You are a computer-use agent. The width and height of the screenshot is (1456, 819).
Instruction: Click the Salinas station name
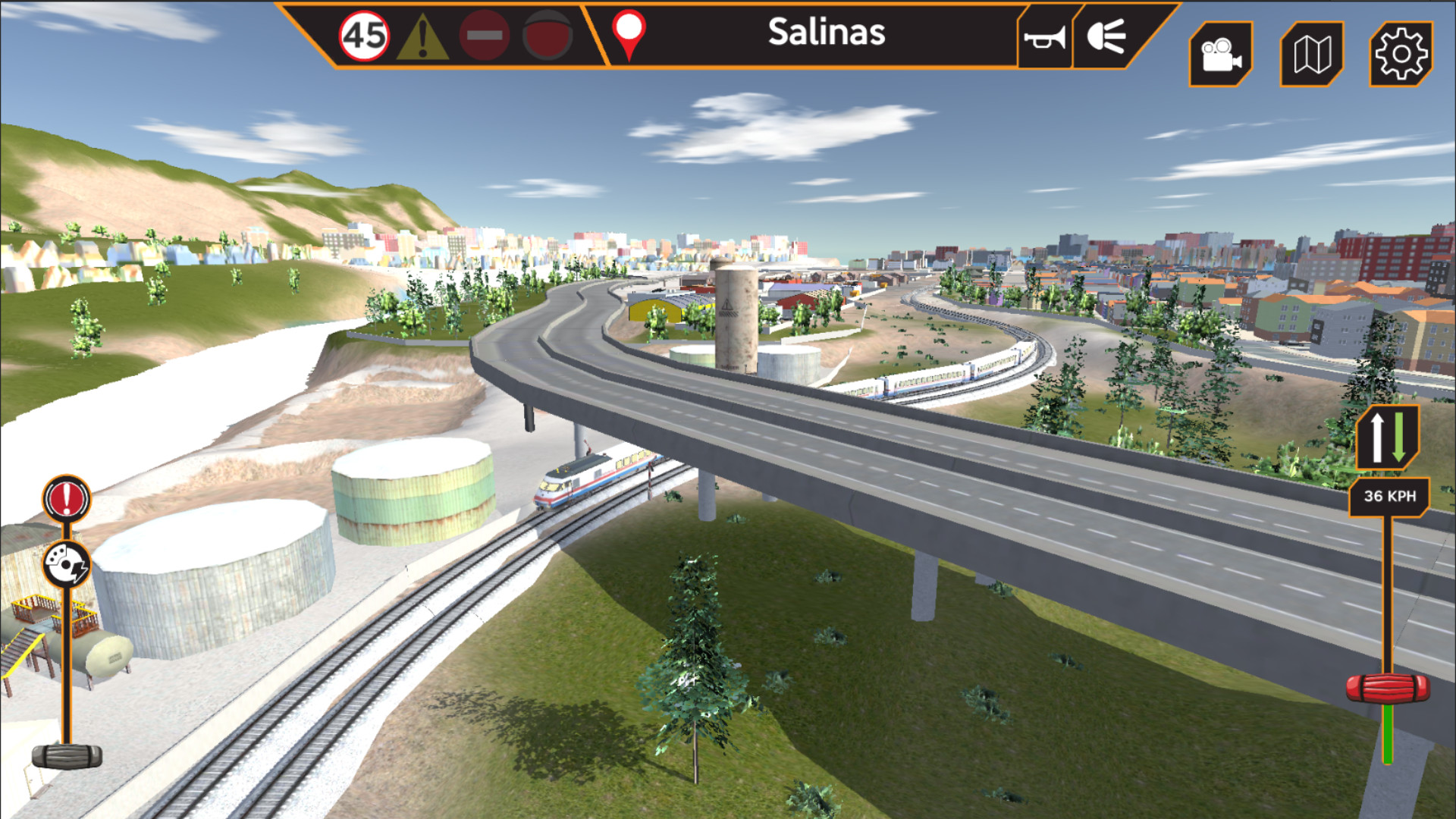827,33
